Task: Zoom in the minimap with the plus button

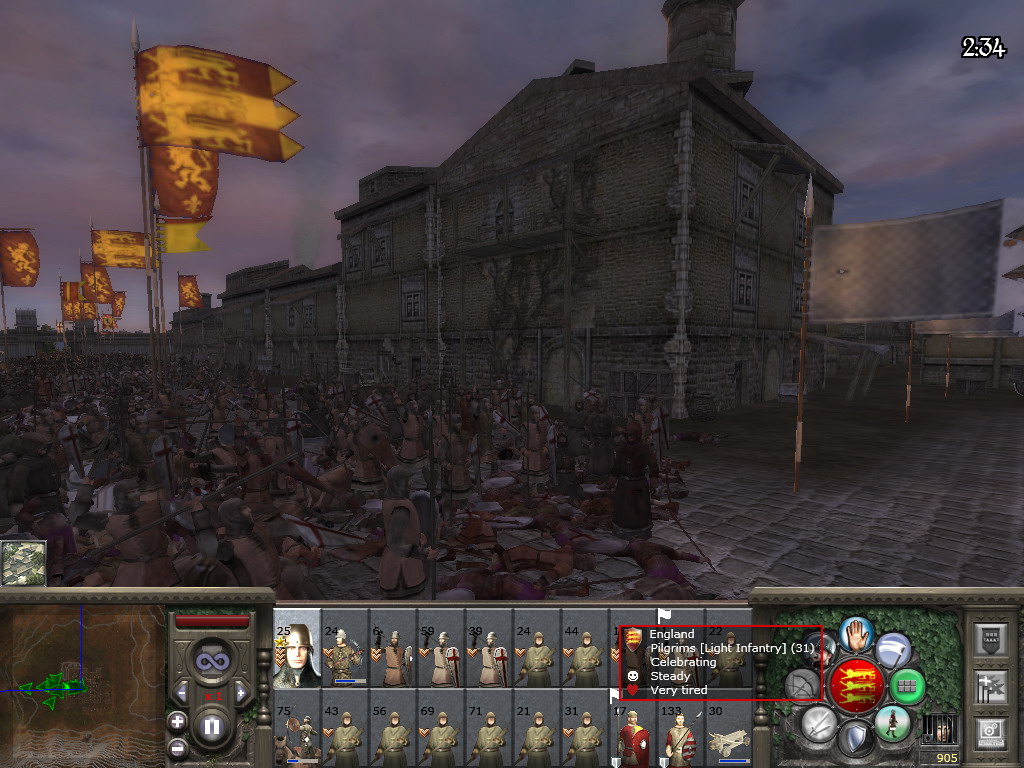Action: coord(177,720)
